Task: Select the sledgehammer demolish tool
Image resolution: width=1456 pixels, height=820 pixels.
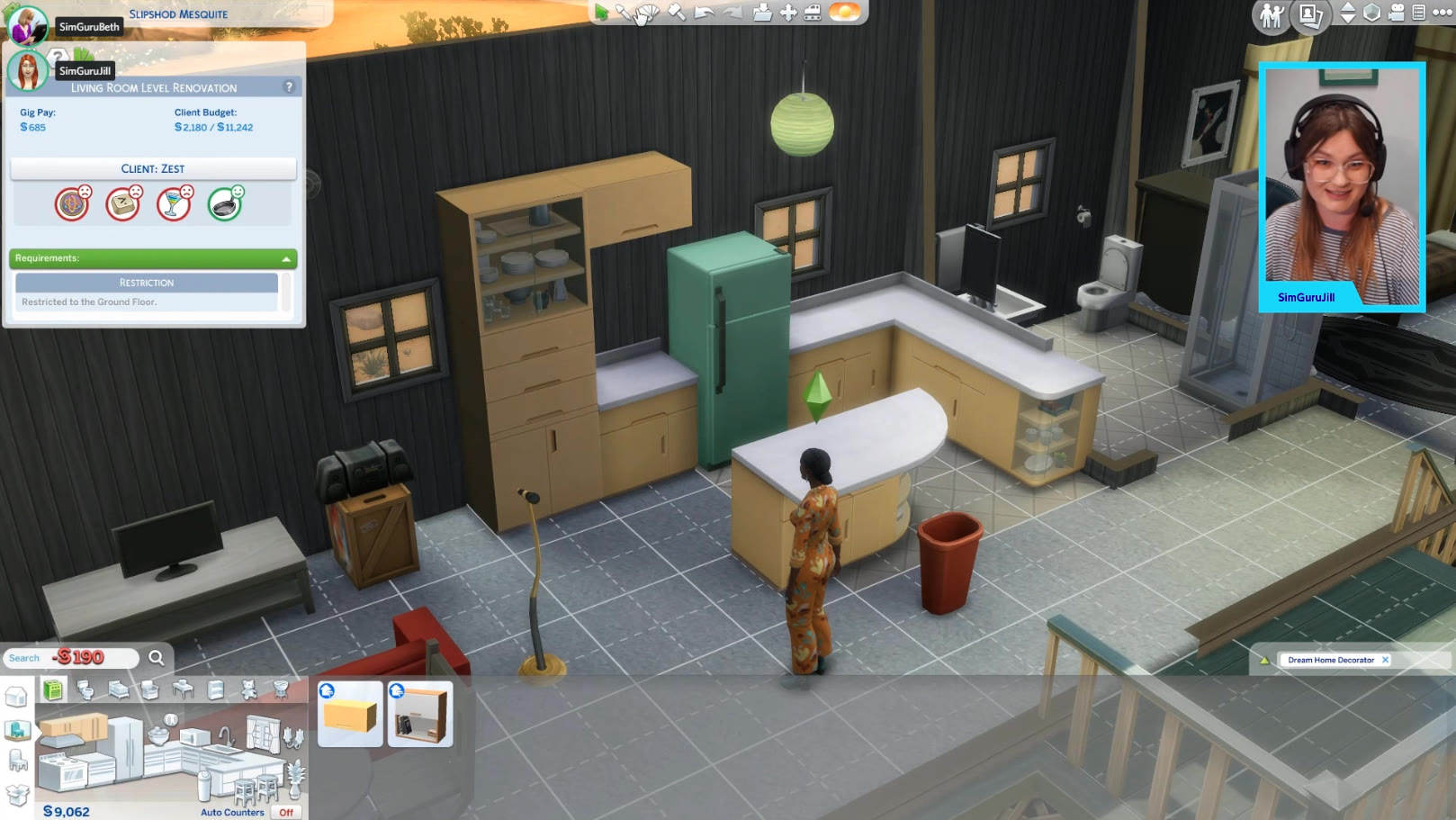Action: coord(677,12)
